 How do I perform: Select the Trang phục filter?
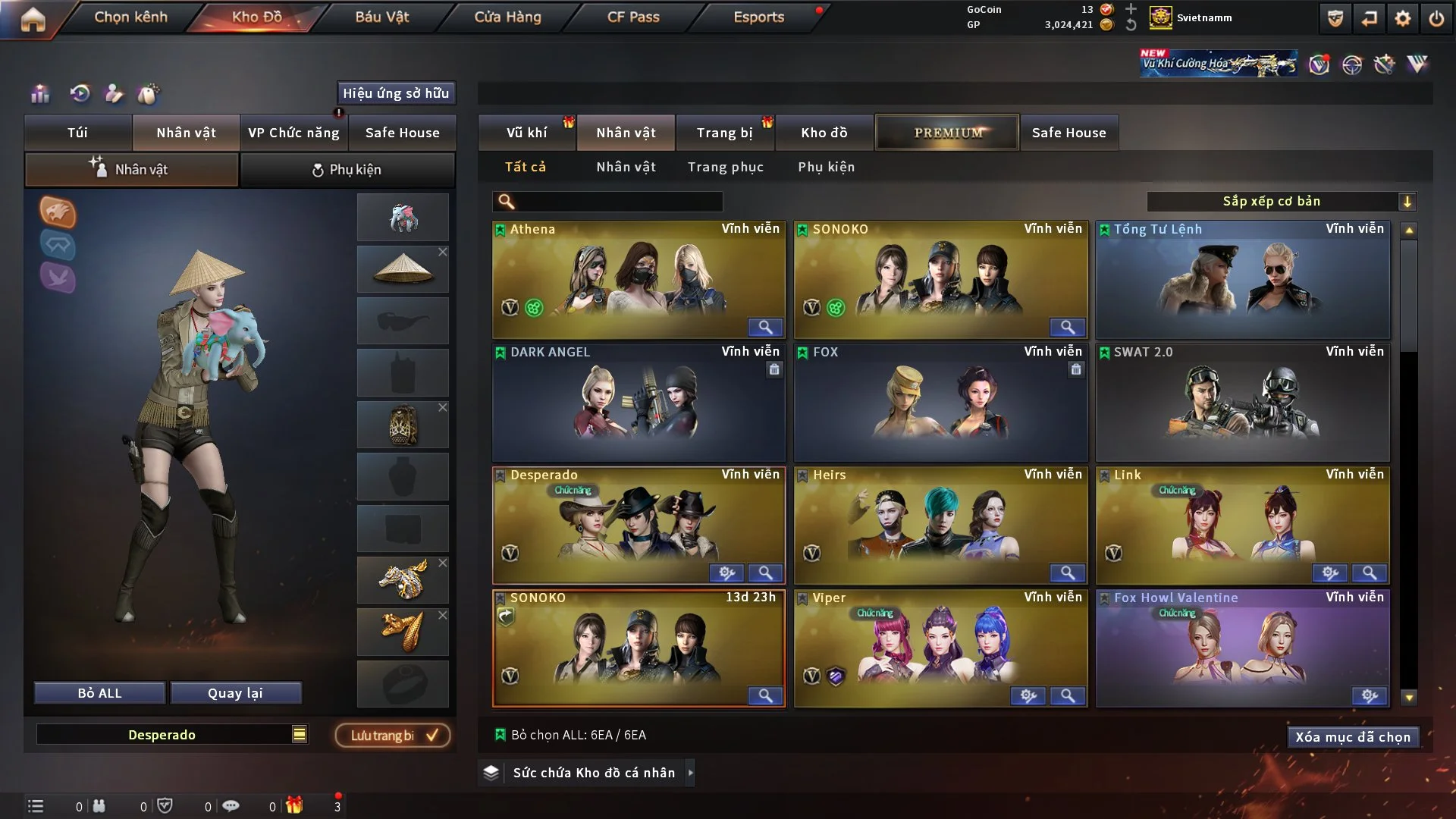tap(725, 167)
